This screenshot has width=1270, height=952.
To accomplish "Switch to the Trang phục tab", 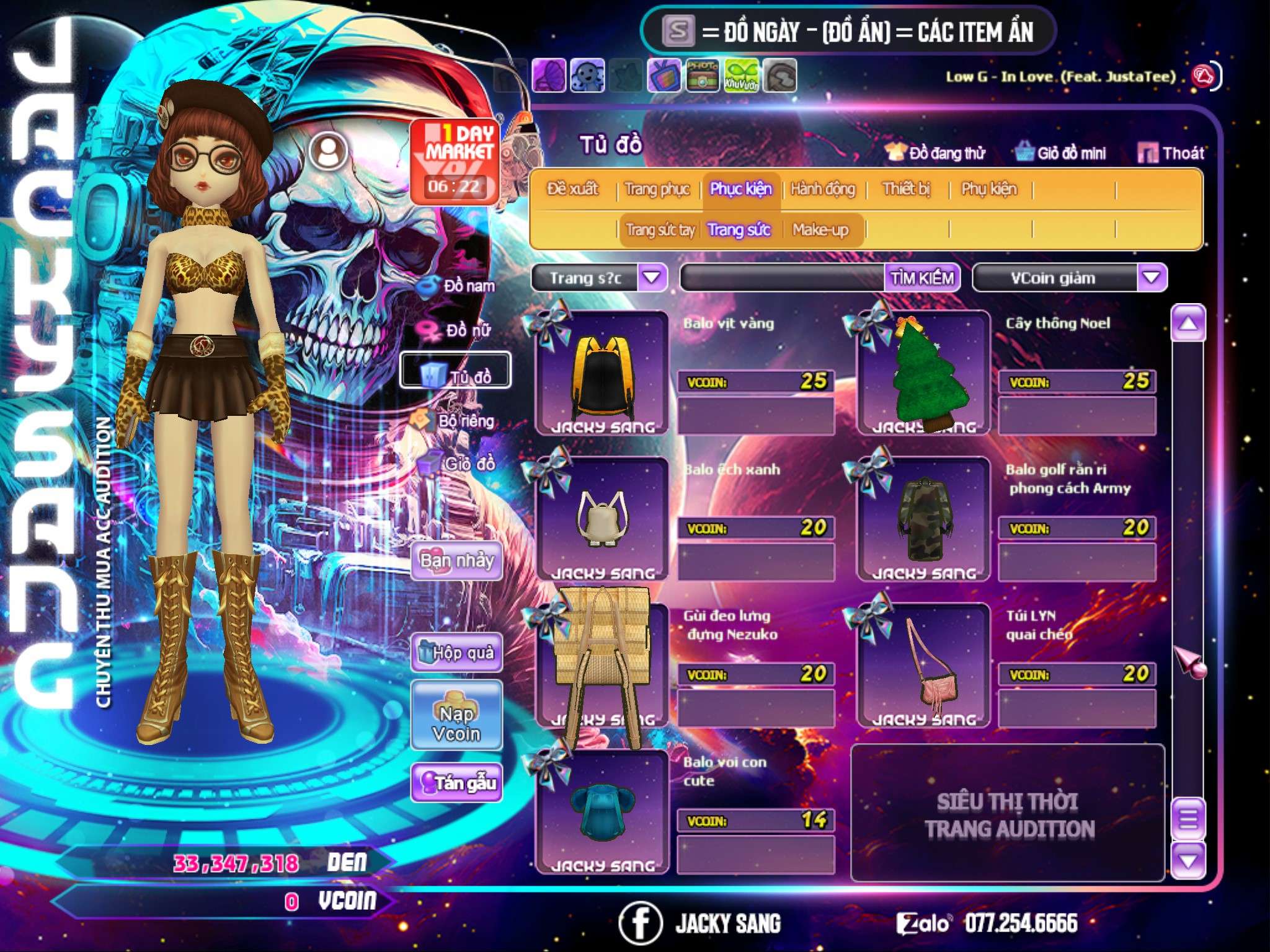I will click(657, 188).
